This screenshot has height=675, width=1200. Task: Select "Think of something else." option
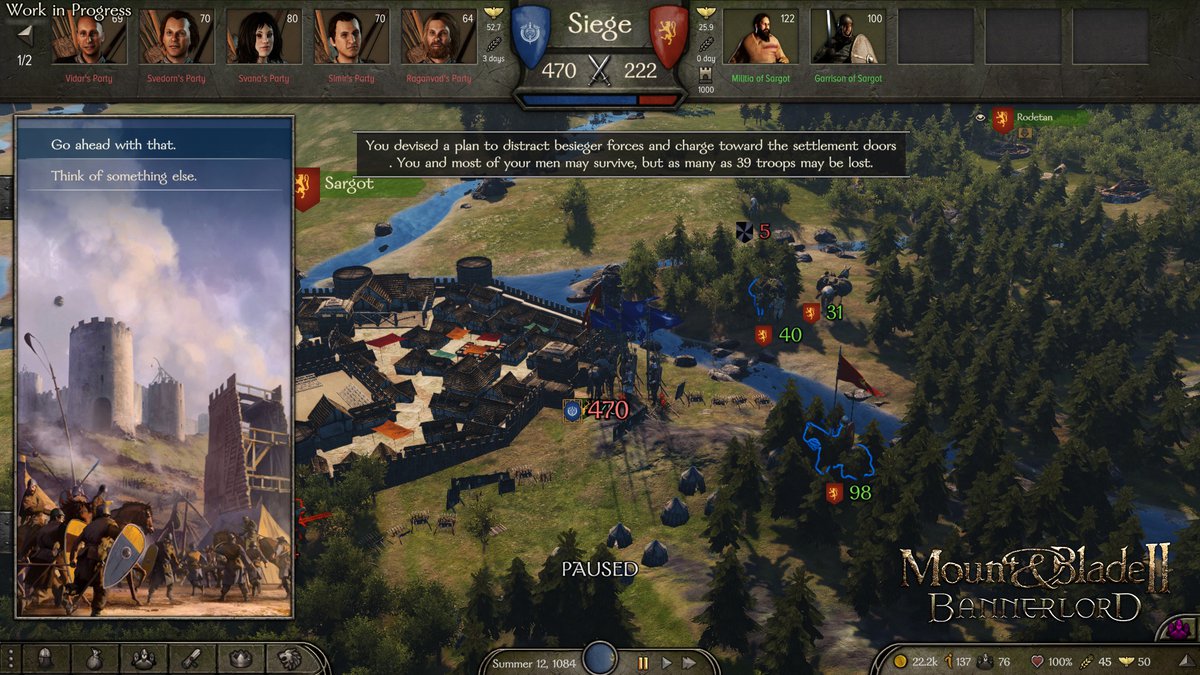(x=124, y=177)
